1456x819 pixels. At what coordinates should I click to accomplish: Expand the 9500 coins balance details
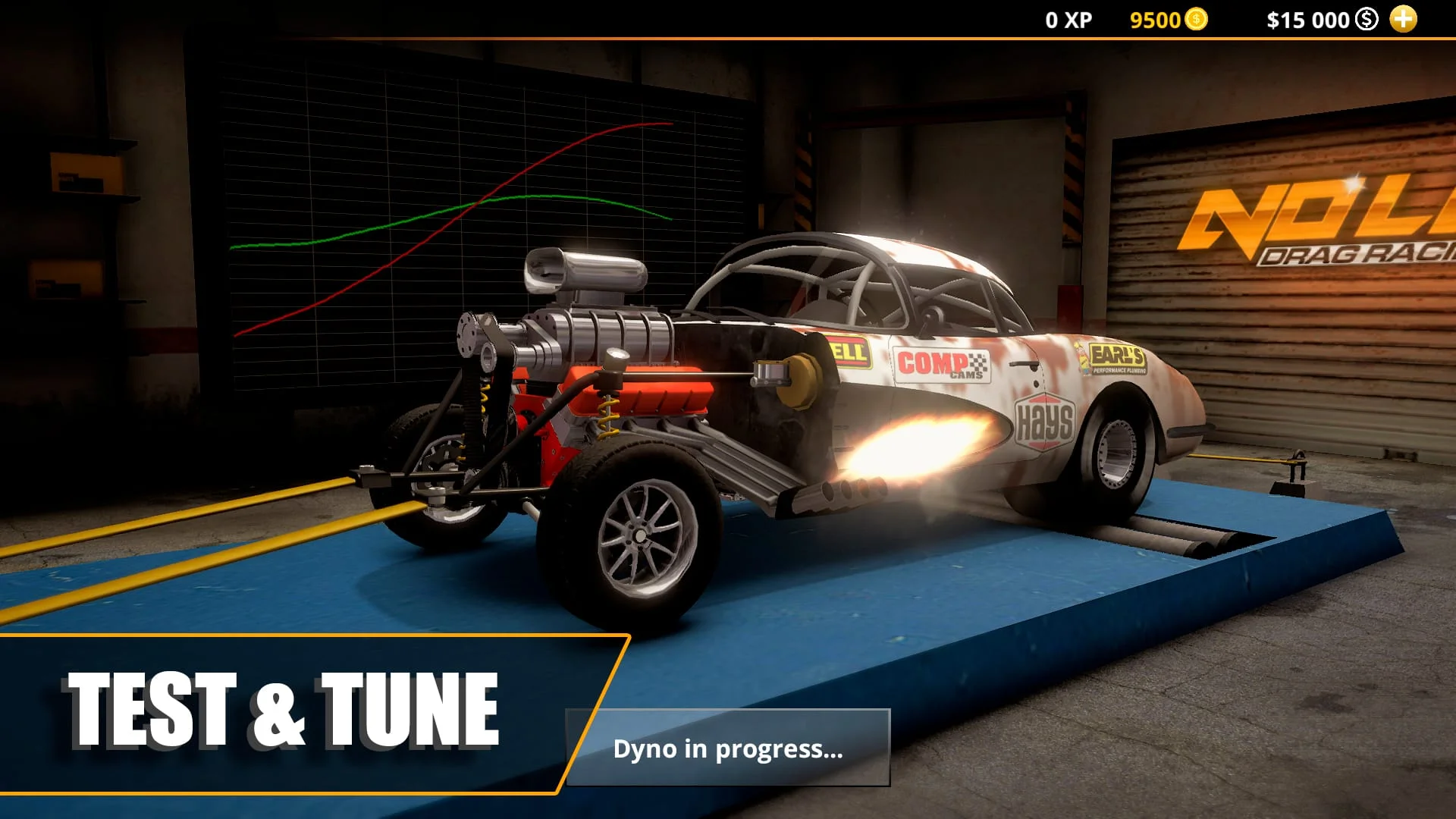click(x=1153, y=19)
